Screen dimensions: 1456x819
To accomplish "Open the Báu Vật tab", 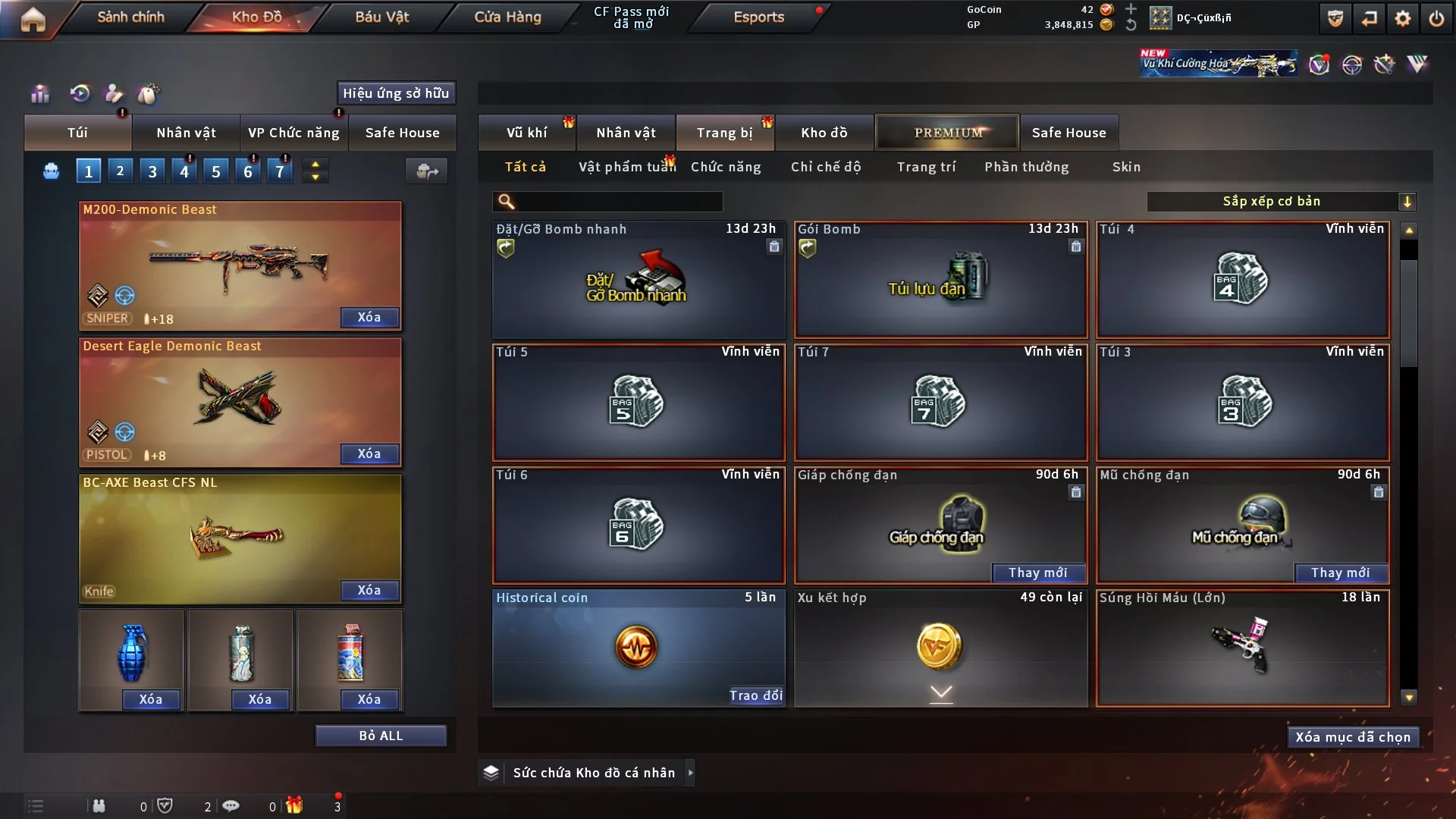I will point(381,17).
